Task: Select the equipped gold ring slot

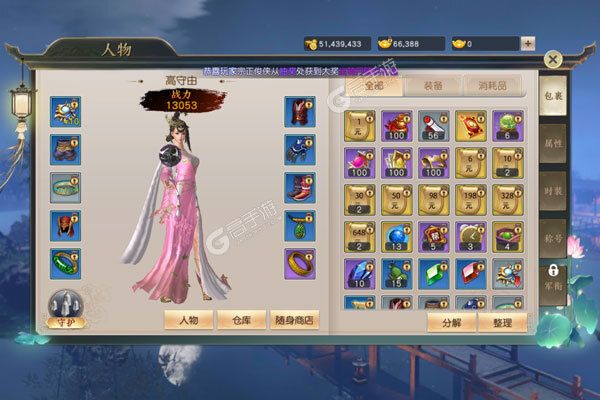Action: click(x=299, y=262)
